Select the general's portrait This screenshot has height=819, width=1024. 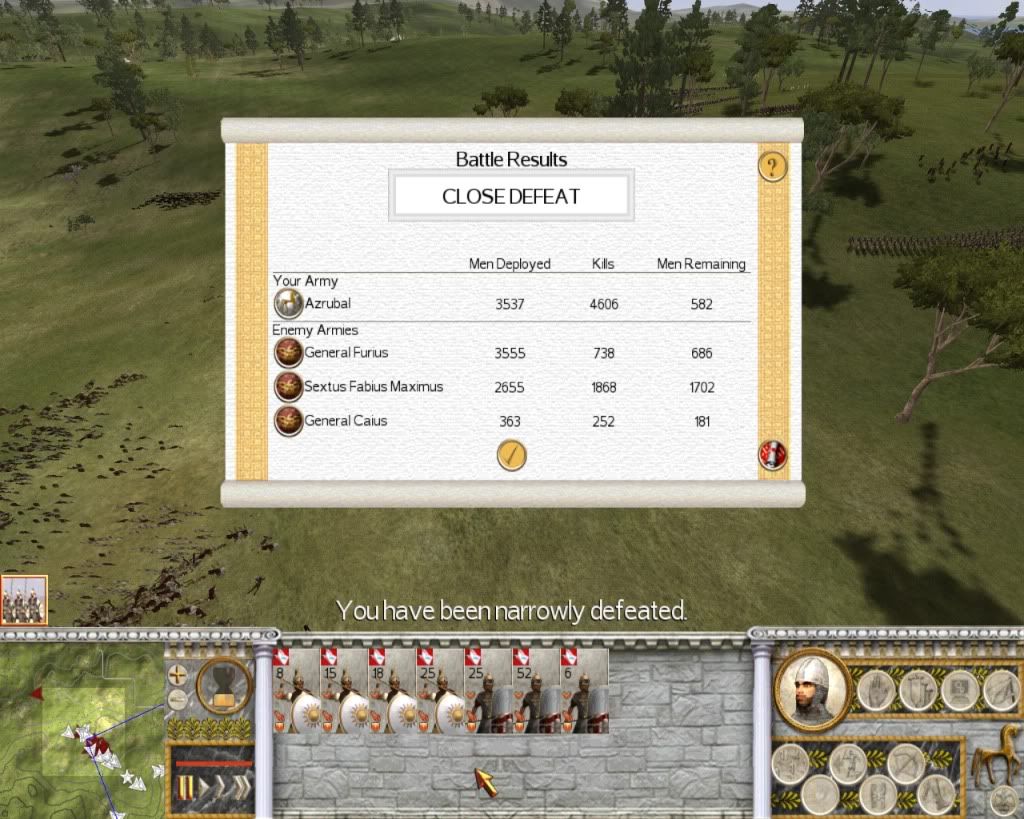tap(812, 689)
